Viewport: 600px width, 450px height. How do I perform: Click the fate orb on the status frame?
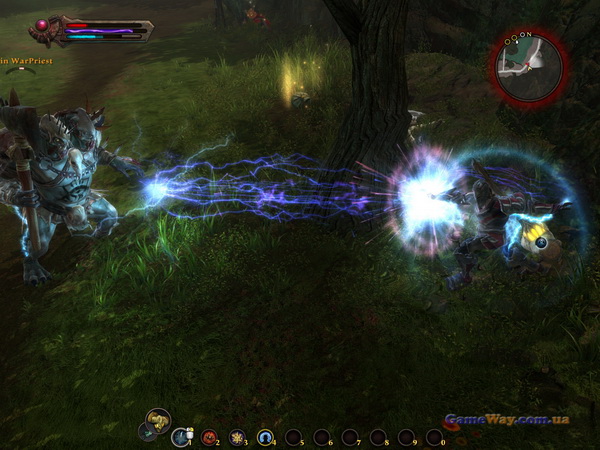pos(43,25)
